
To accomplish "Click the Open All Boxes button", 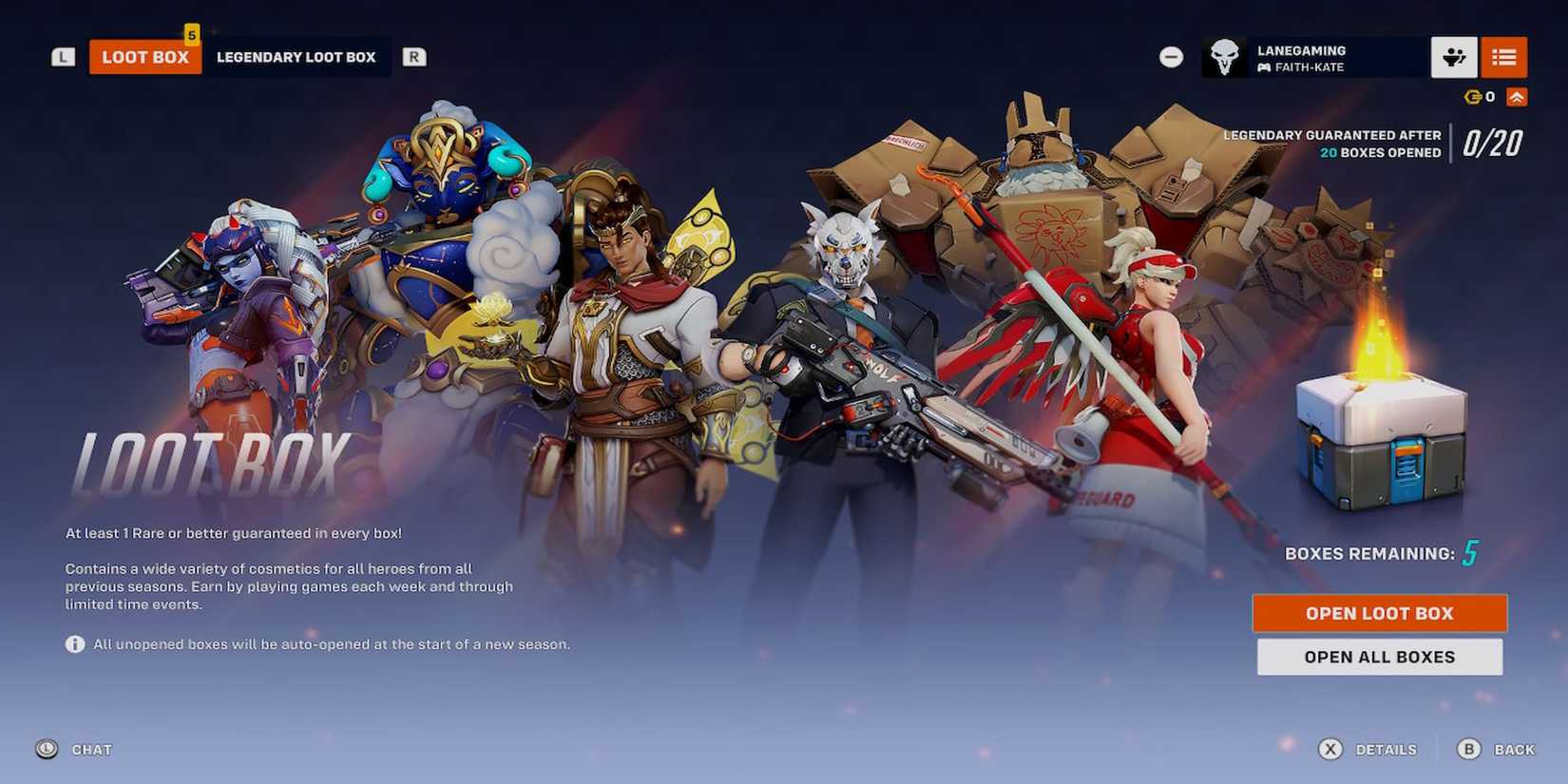I will click(x=1379, y=657).
